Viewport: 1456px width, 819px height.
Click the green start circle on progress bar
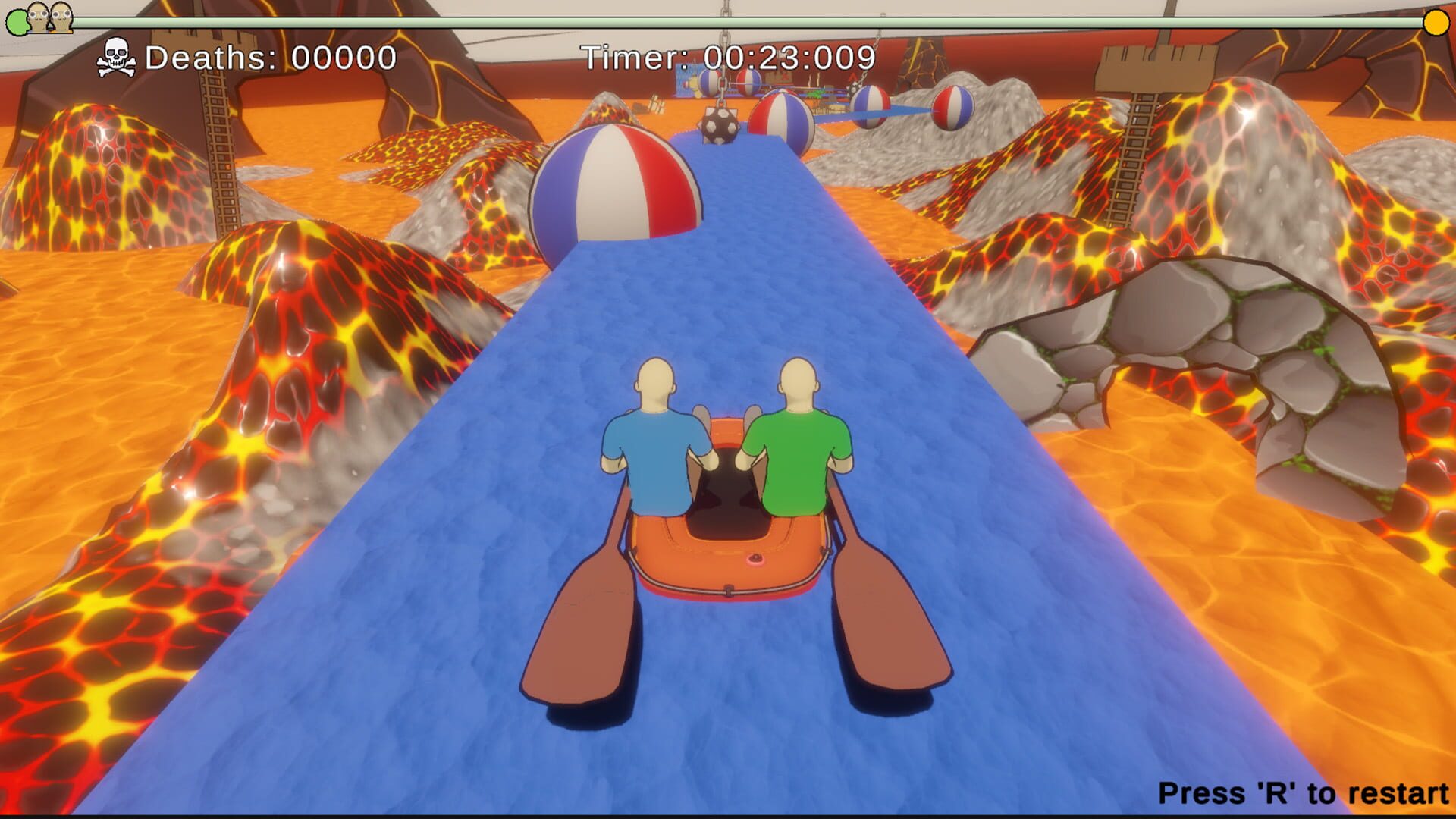[18, 24]
